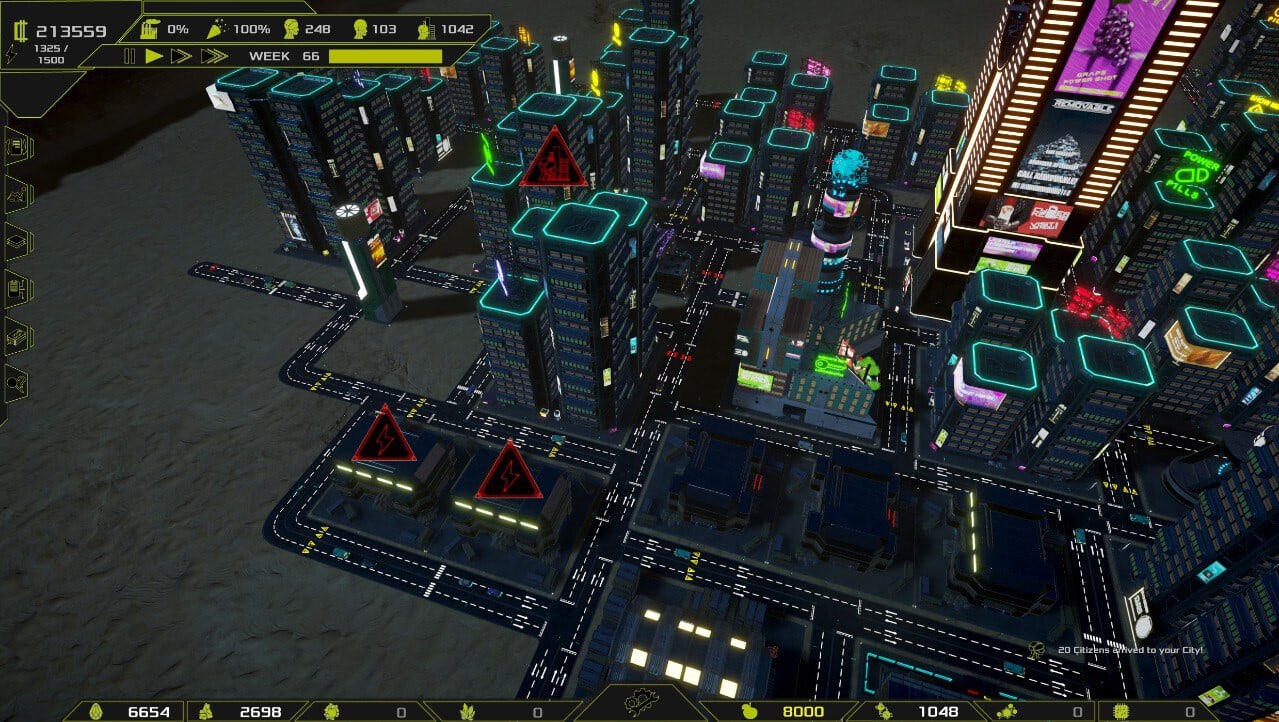
Task: Enable triple fast-forward speed
Action: tap(213, 56)
